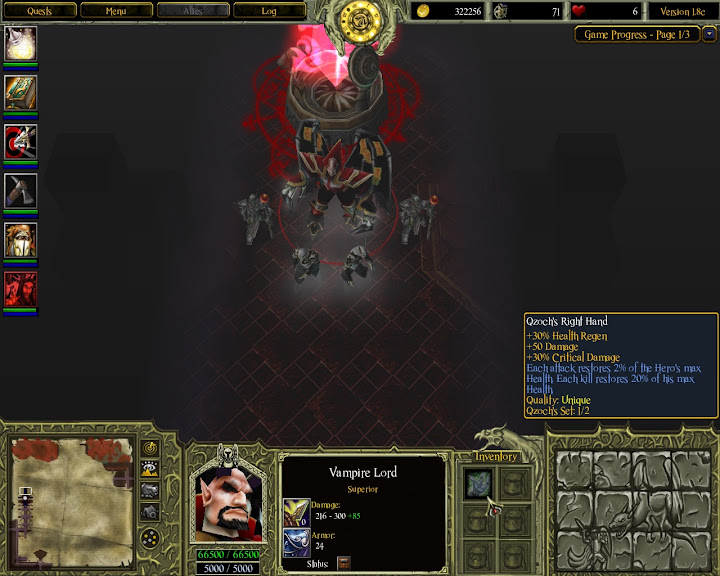This screenshot has height=576, width=720.
Task: Click the formation movement toggle button
Action: pos(150,539)
